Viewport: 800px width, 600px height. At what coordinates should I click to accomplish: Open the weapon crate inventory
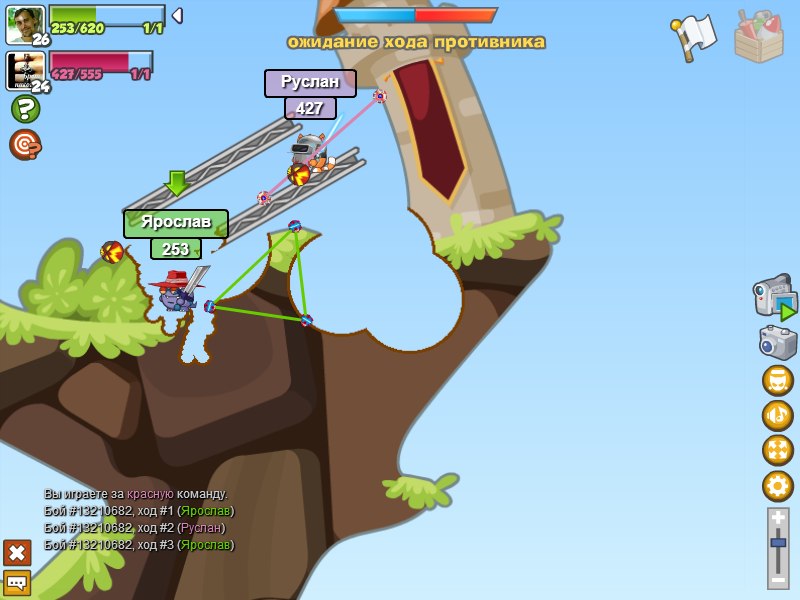[758, 37]
